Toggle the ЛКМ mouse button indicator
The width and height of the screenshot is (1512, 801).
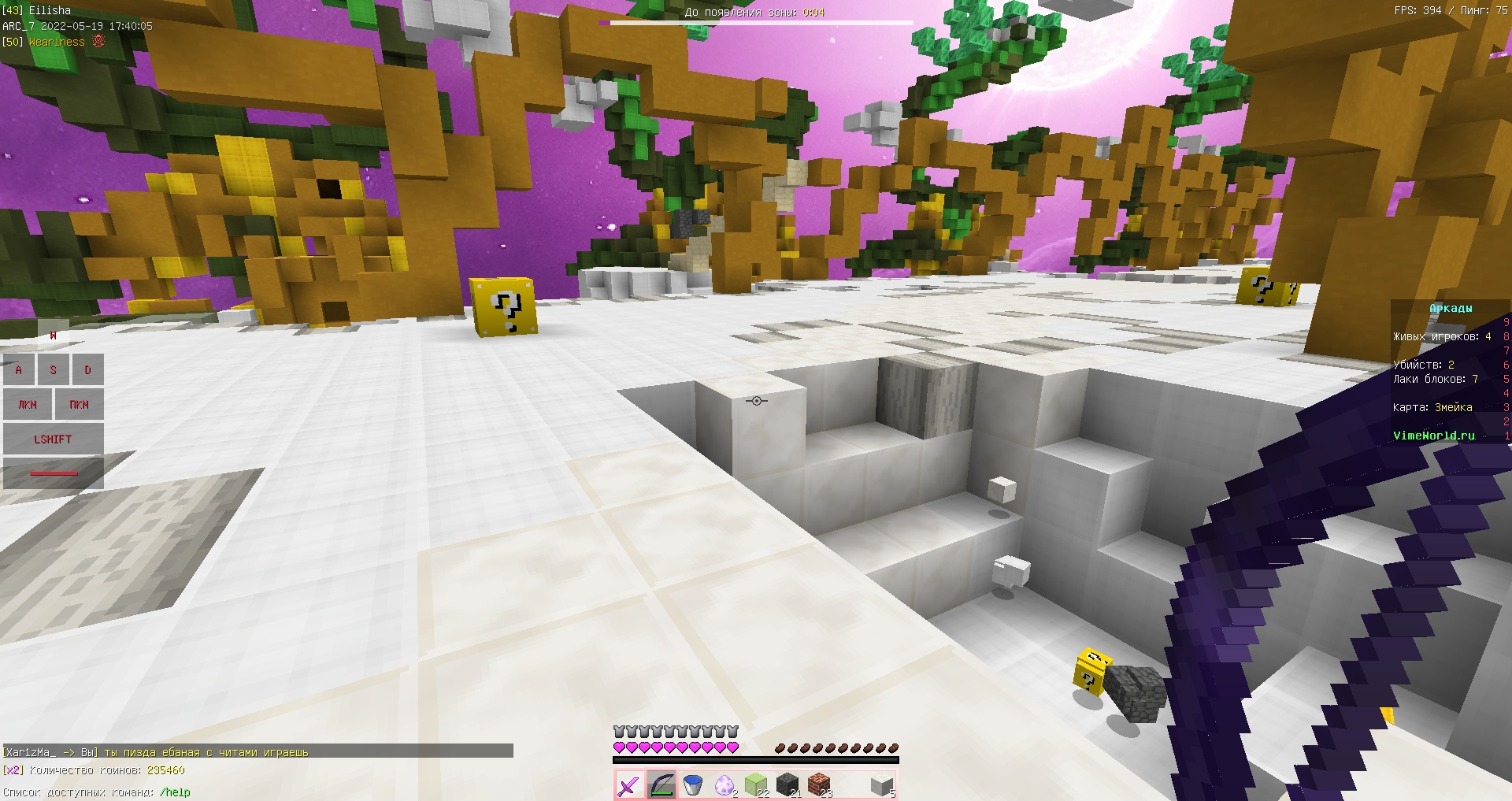coord(27,403)
